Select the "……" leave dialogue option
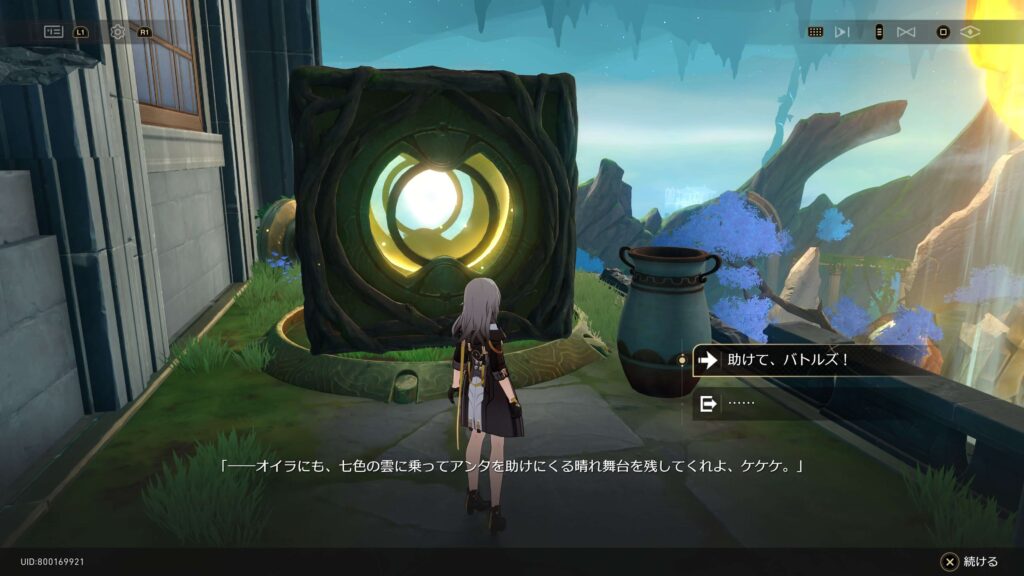The image size is (1024, 576). pos(760,404)
